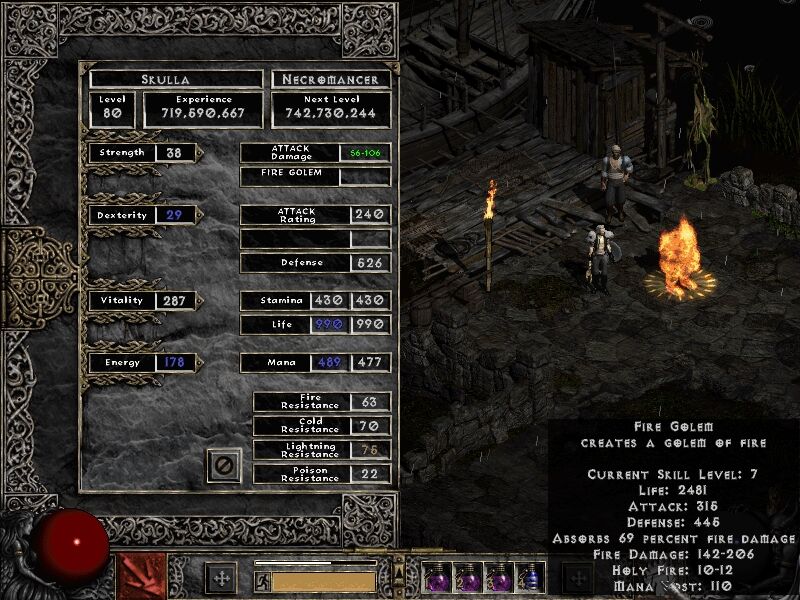Select the red left-hand attack skill icon
Viewport: 800px width, 600px height.
click(x=142, y=577)
